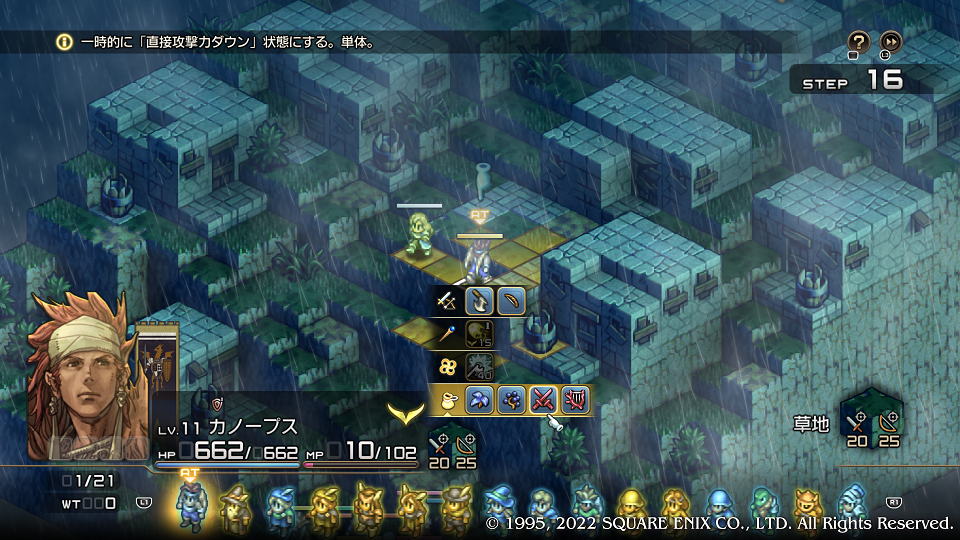The image size is (960, 540).
Task: Use the red harp item
Action: click(574, 400)
